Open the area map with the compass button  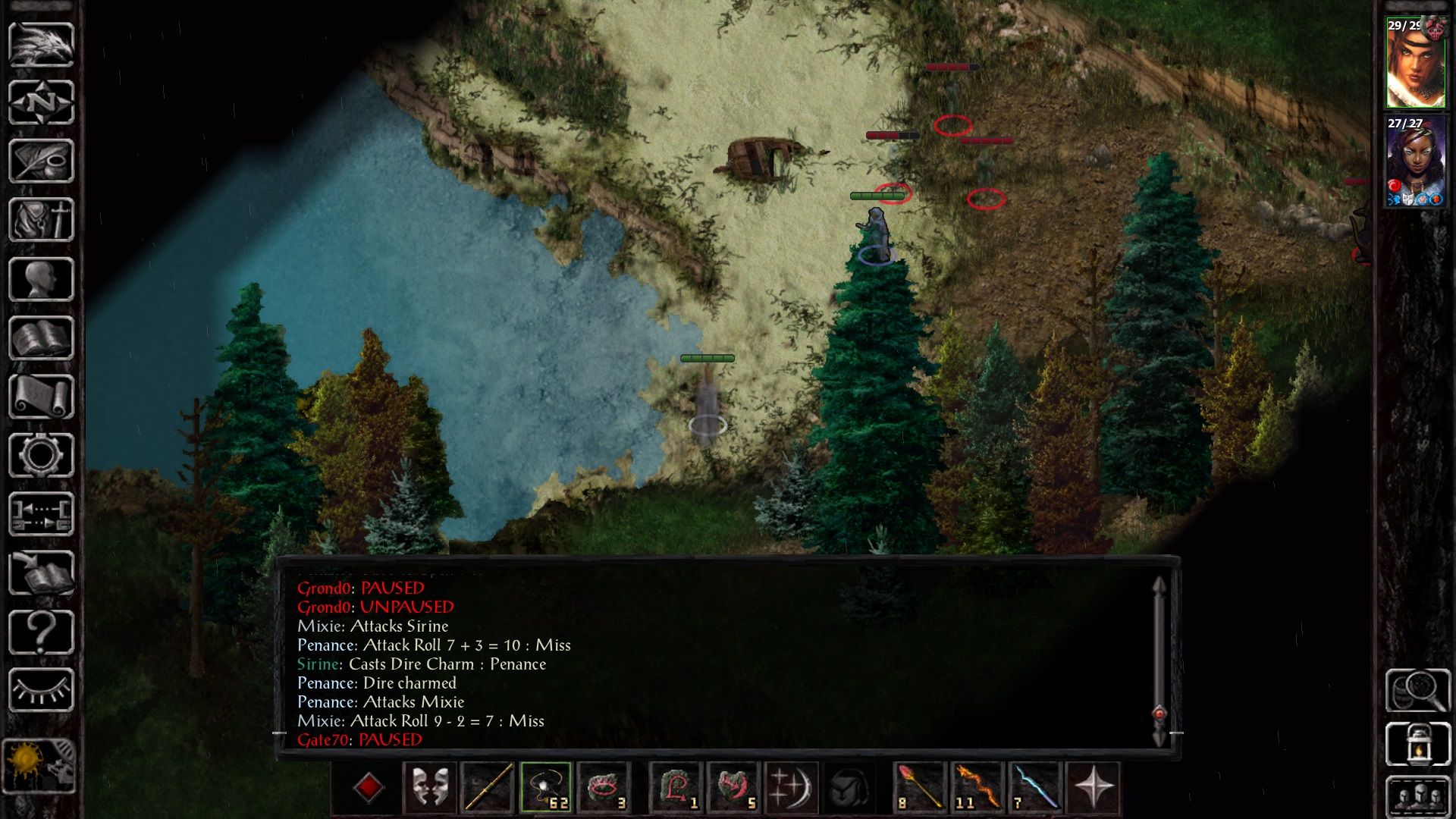[x=41, y=102]
